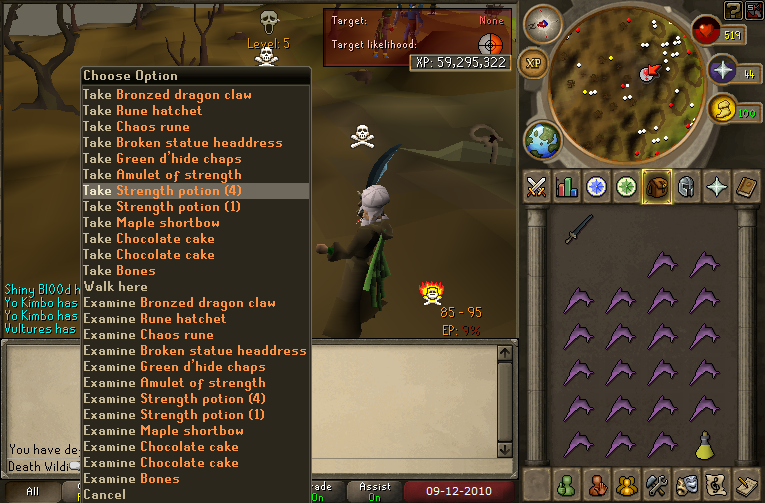Examine the Rune hatchet
This screenshot has width=765, height=503.
[x=155, y=319]
